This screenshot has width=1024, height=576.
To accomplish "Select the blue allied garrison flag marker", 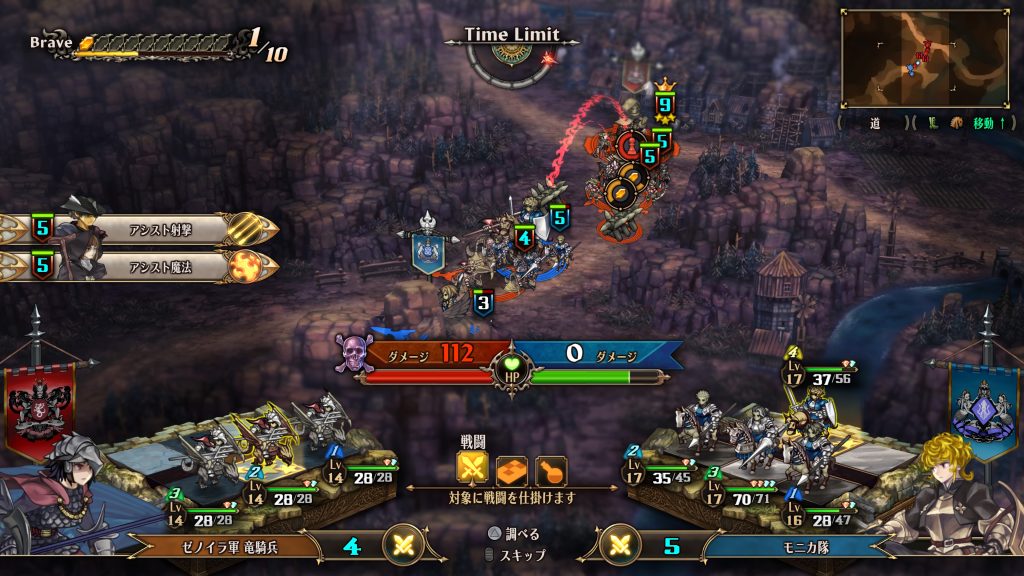I will 429,250.
